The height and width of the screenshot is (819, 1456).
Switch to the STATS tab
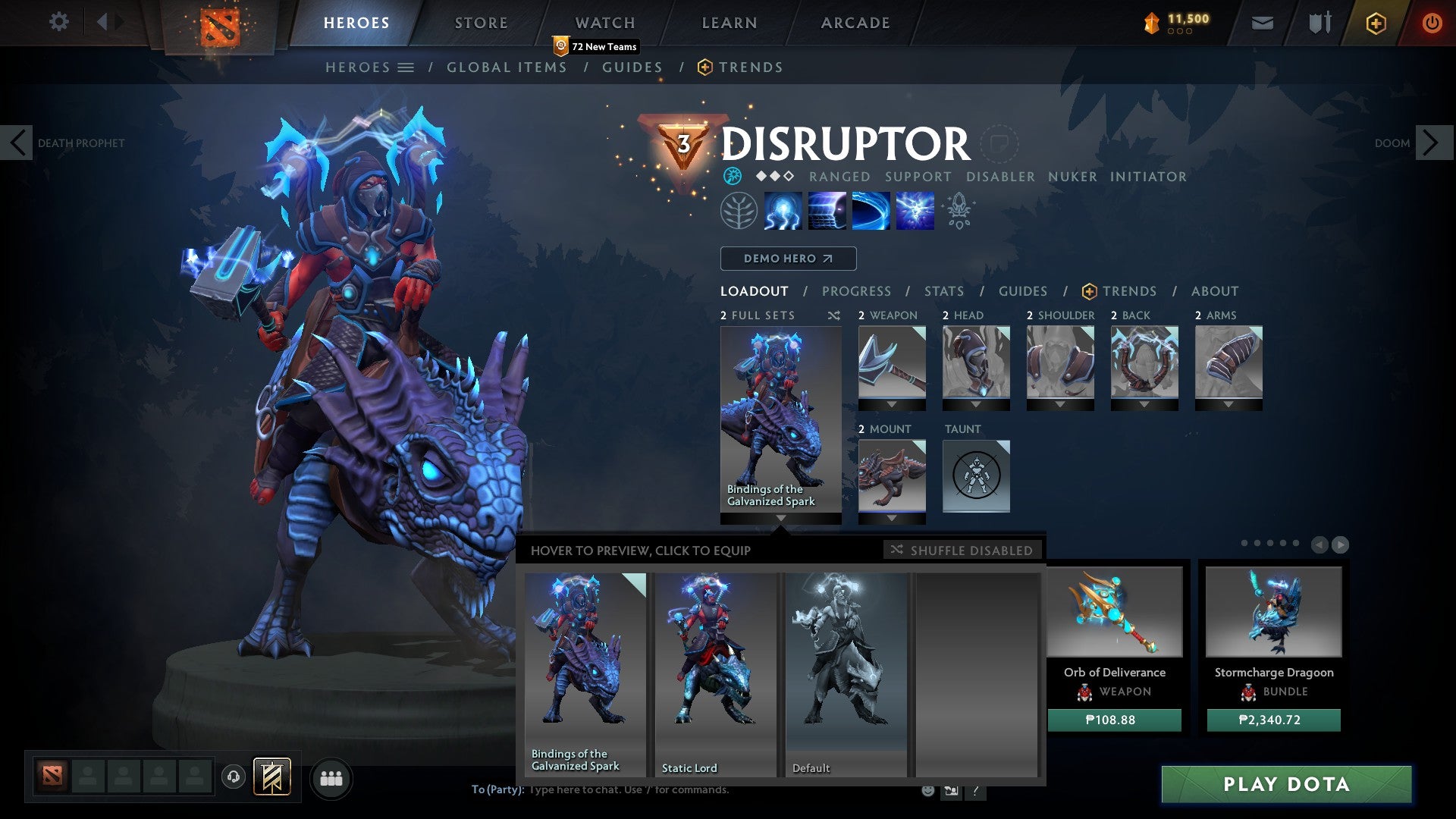(943, 290)
